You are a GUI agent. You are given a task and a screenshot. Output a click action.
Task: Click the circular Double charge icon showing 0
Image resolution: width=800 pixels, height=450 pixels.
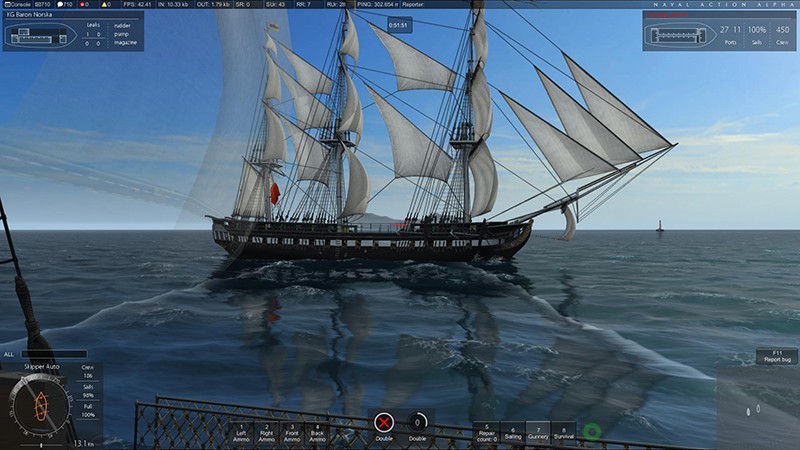click(x=417, y=422)
